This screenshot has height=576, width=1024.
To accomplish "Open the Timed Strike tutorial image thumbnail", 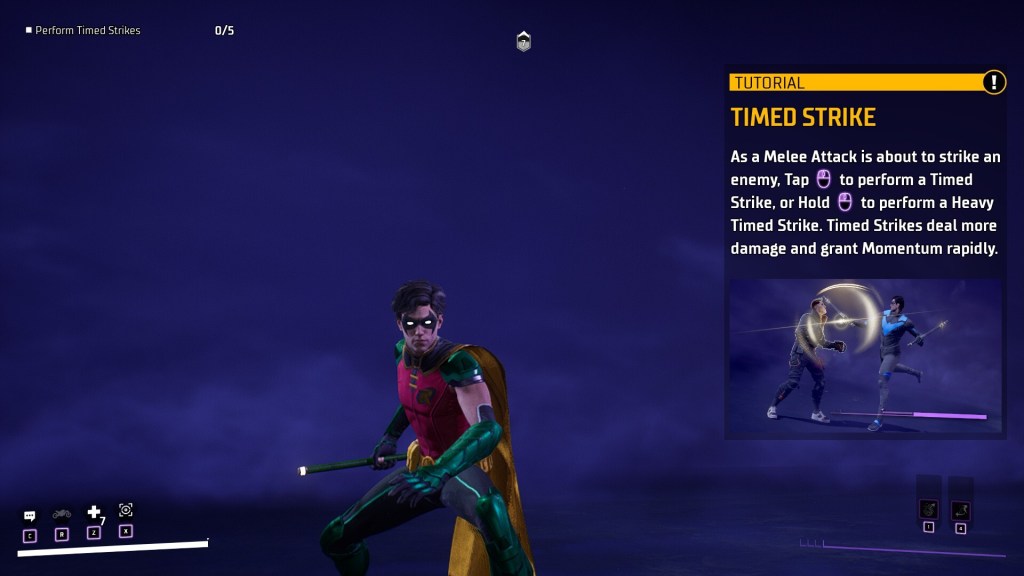I will [865, 355].
